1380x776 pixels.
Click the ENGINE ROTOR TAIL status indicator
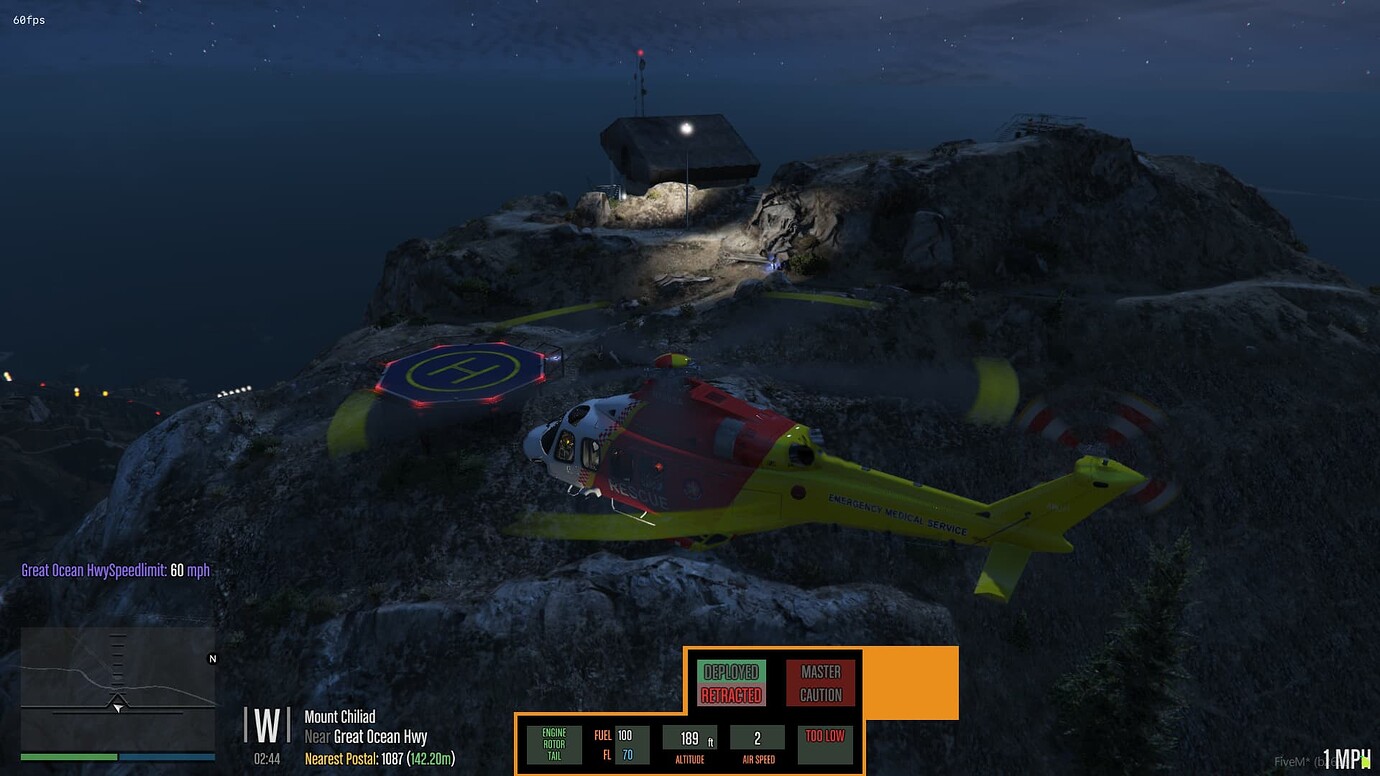click(554, 742)
